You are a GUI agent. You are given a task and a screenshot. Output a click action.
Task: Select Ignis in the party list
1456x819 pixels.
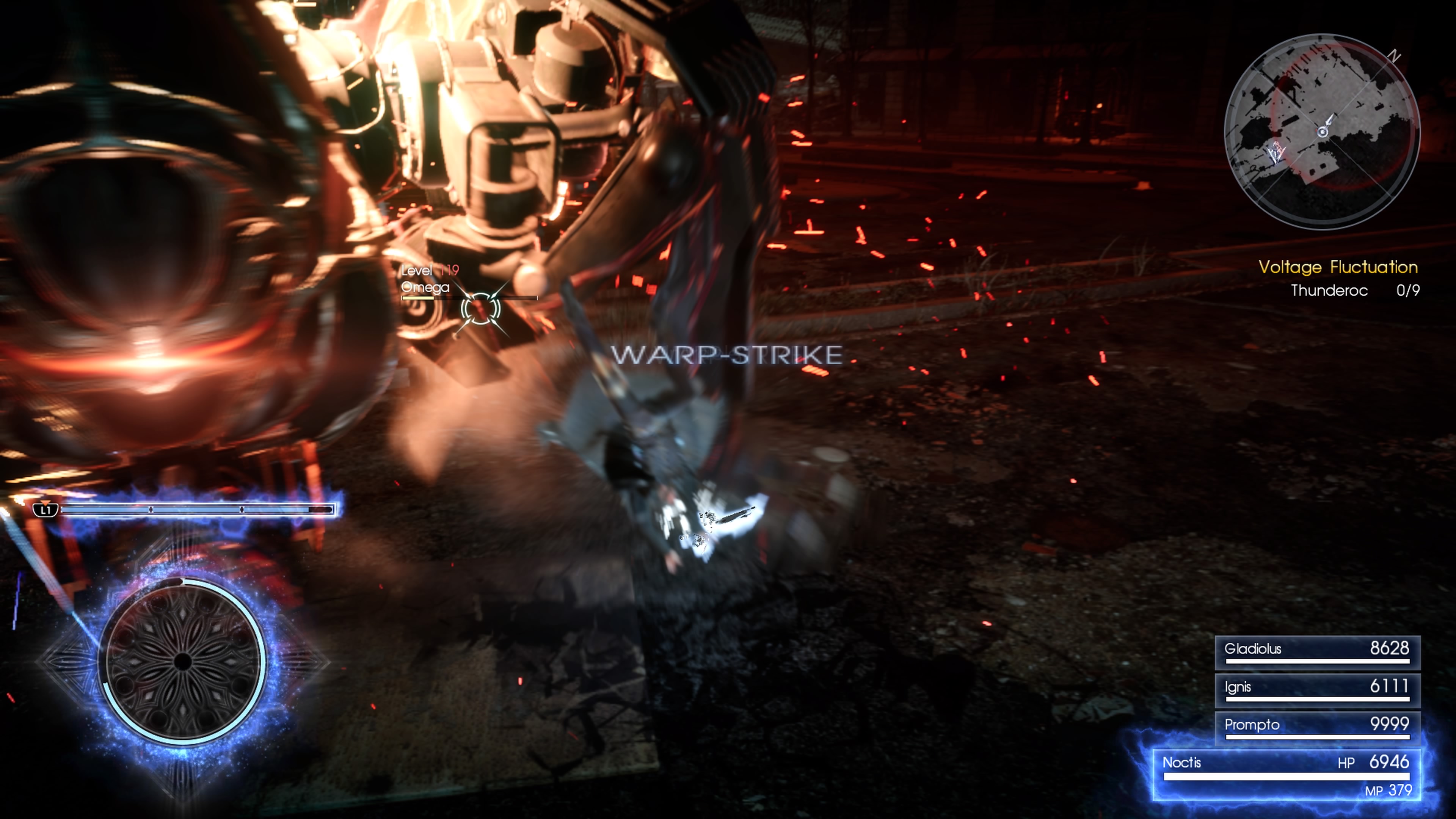coord(1316,690)
